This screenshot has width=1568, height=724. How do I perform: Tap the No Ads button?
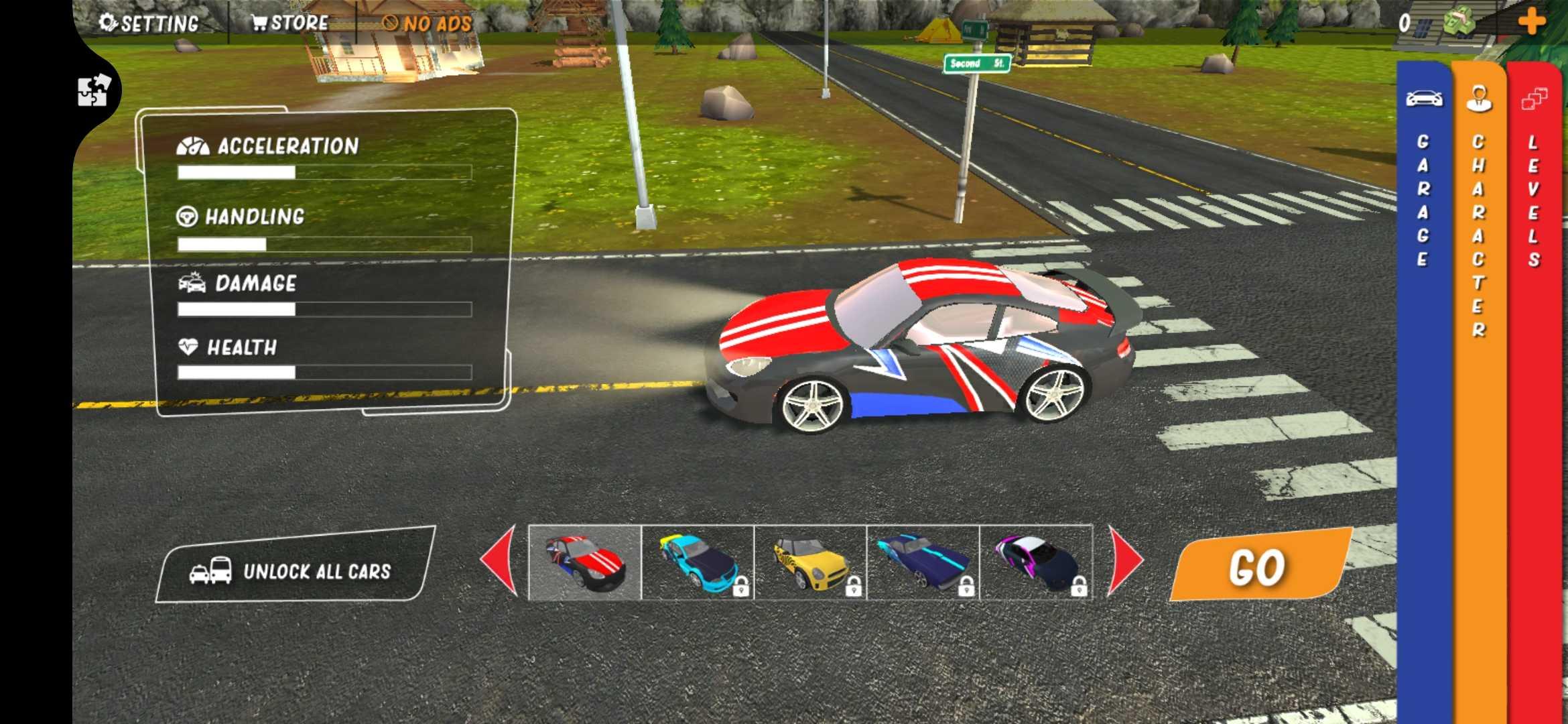(x=428, y=23)
